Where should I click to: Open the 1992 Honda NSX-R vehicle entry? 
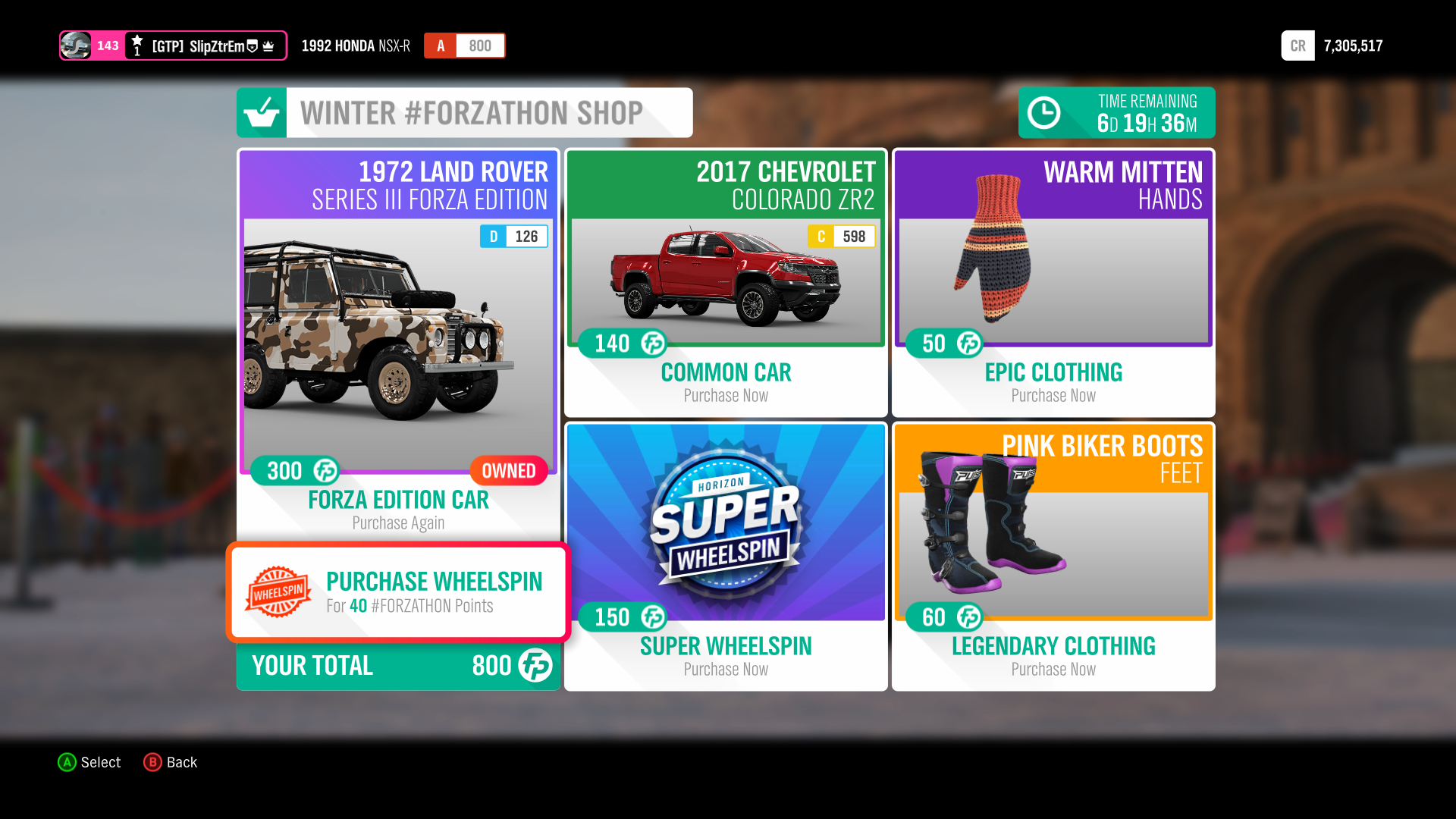click(x=356, y=45)
